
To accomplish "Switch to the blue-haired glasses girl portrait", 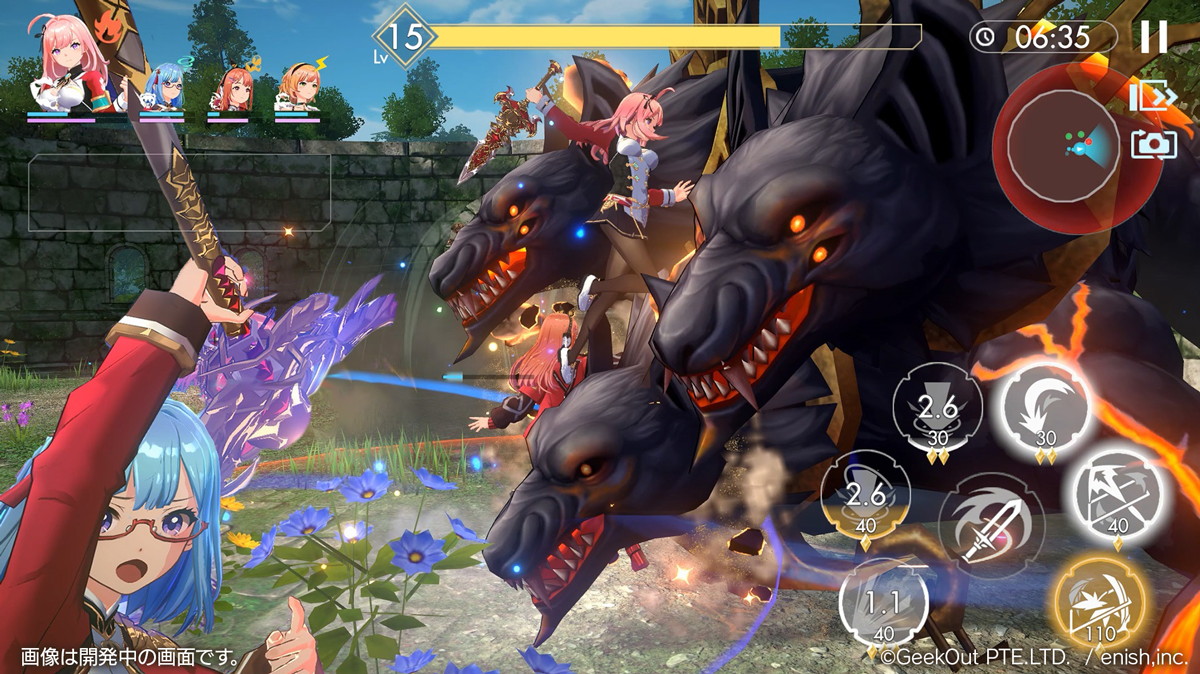I will (163, 88).
